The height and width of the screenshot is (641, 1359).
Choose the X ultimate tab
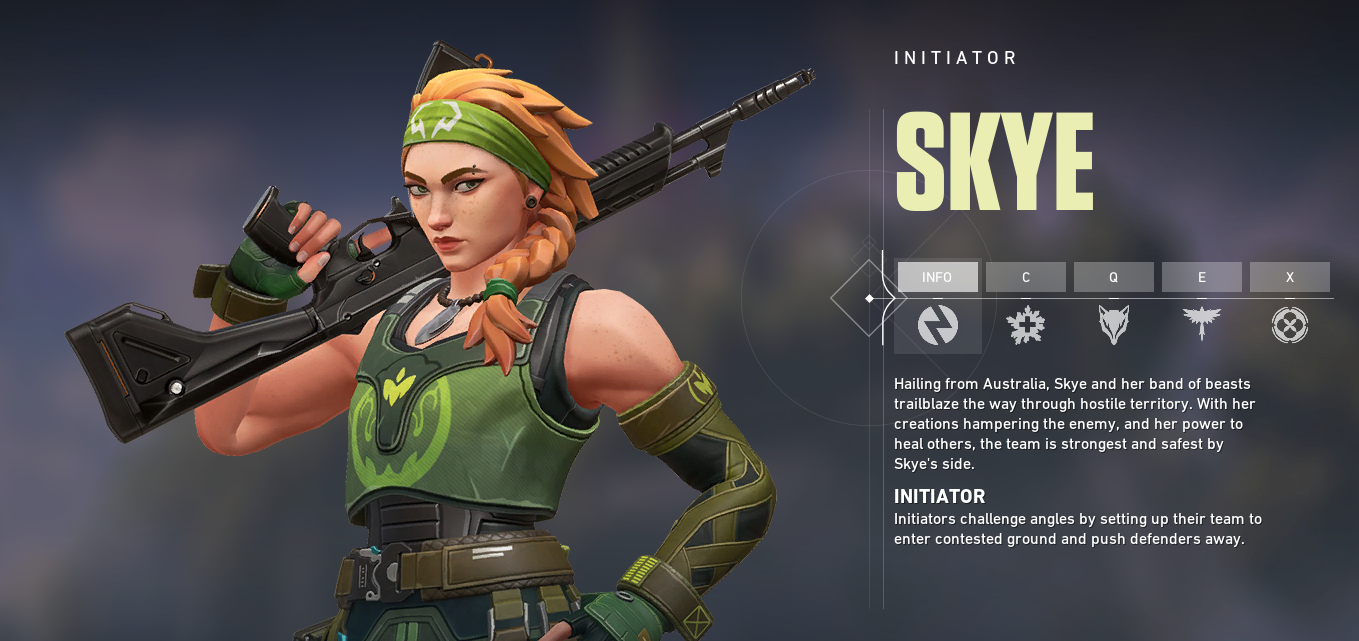[x=1289, y=277]
